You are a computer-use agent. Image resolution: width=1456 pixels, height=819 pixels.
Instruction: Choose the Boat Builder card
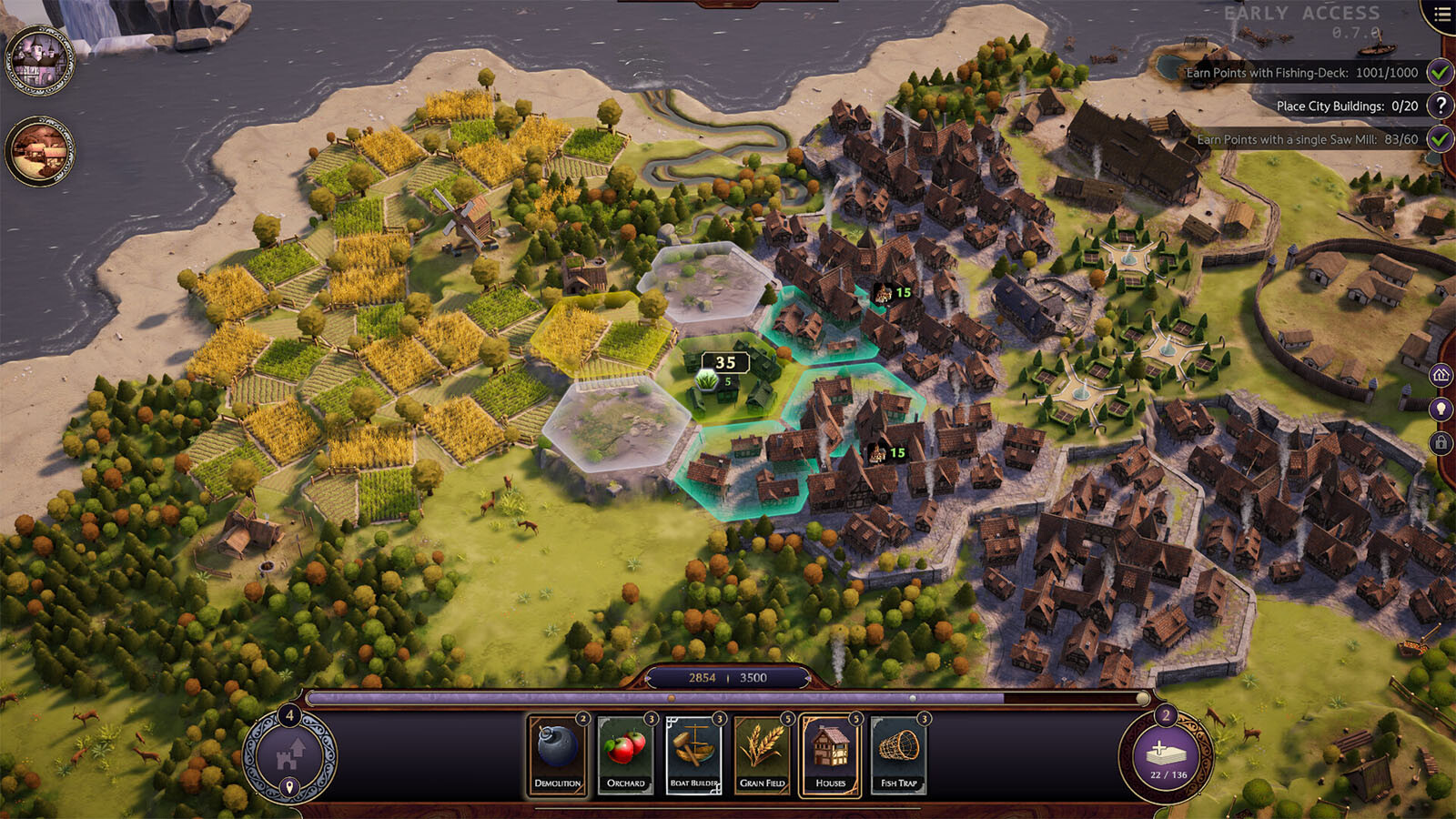(694, 754)
